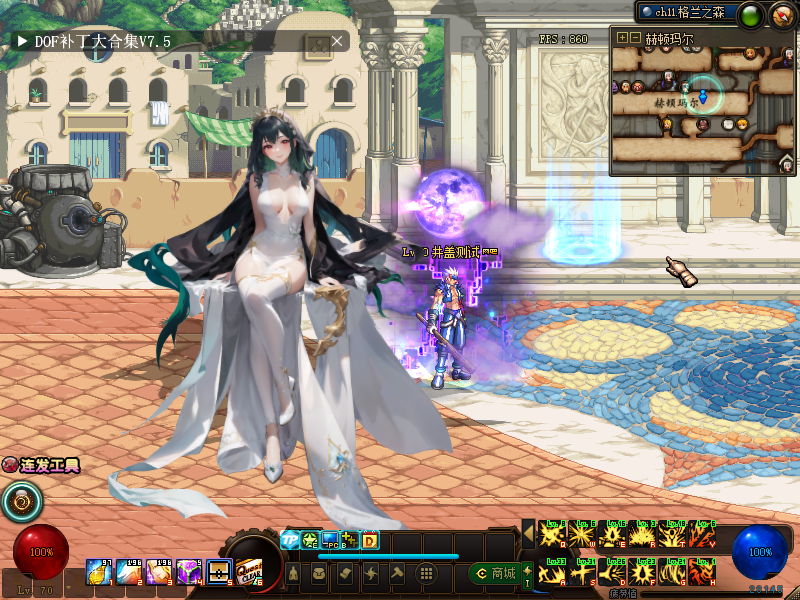Zoom in the minimap with the plus button
Screen dimensions: 800x600
[623, 38]
